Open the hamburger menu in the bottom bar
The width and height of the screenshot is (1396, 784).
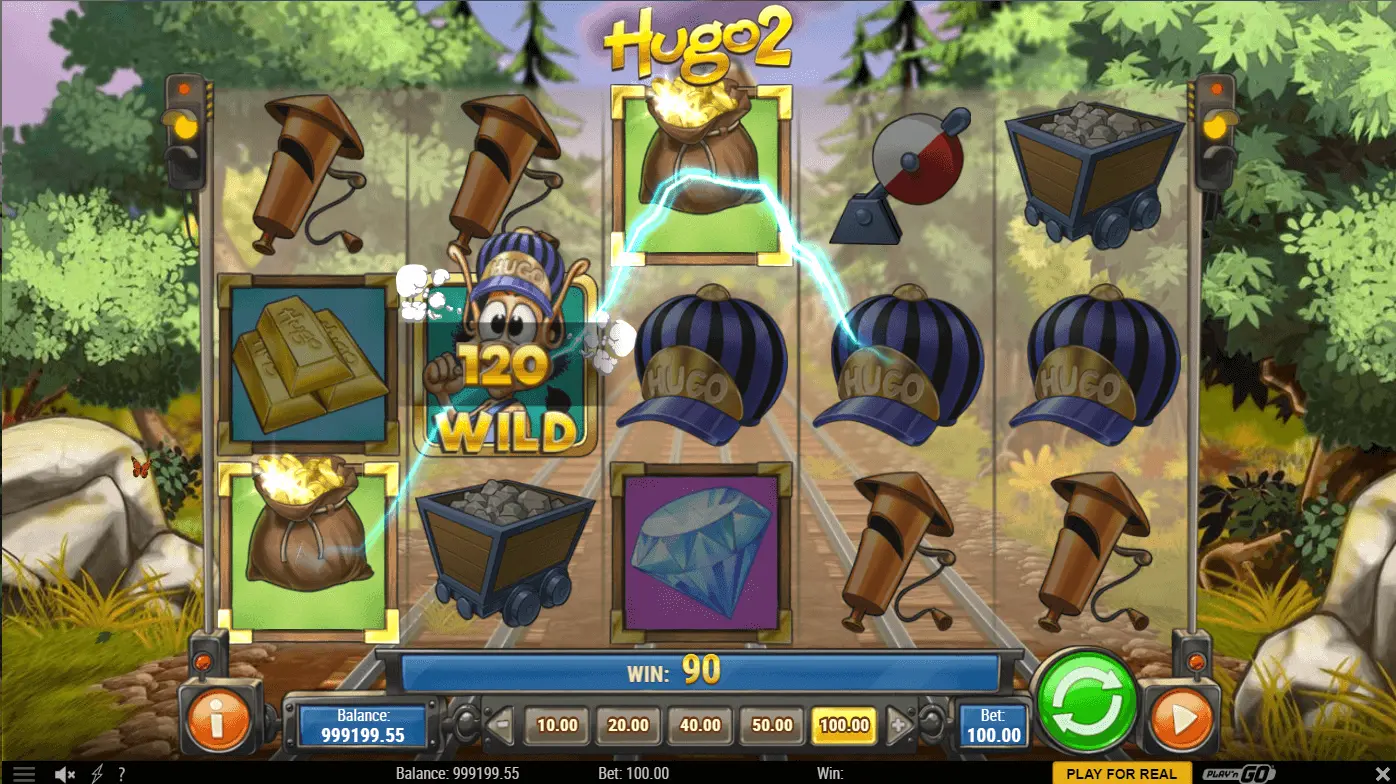pyautogui.click(x=24, y=774)
